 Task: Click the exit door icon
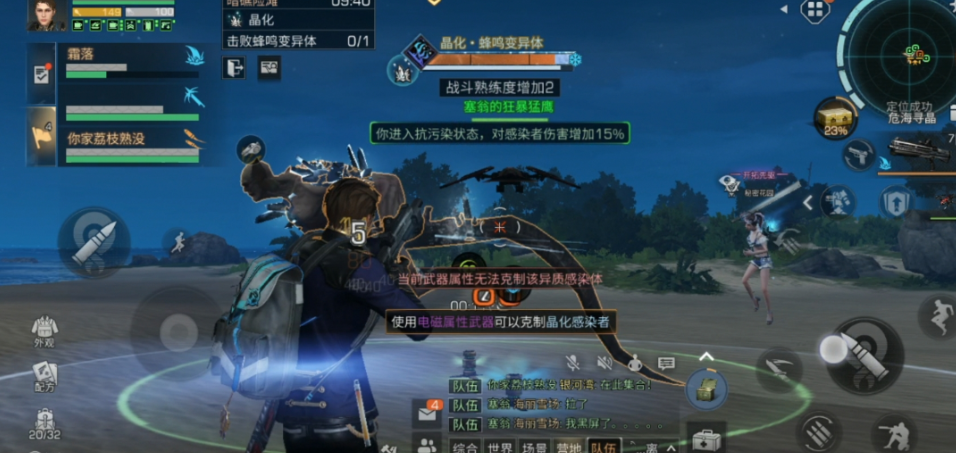coord(235,67)
